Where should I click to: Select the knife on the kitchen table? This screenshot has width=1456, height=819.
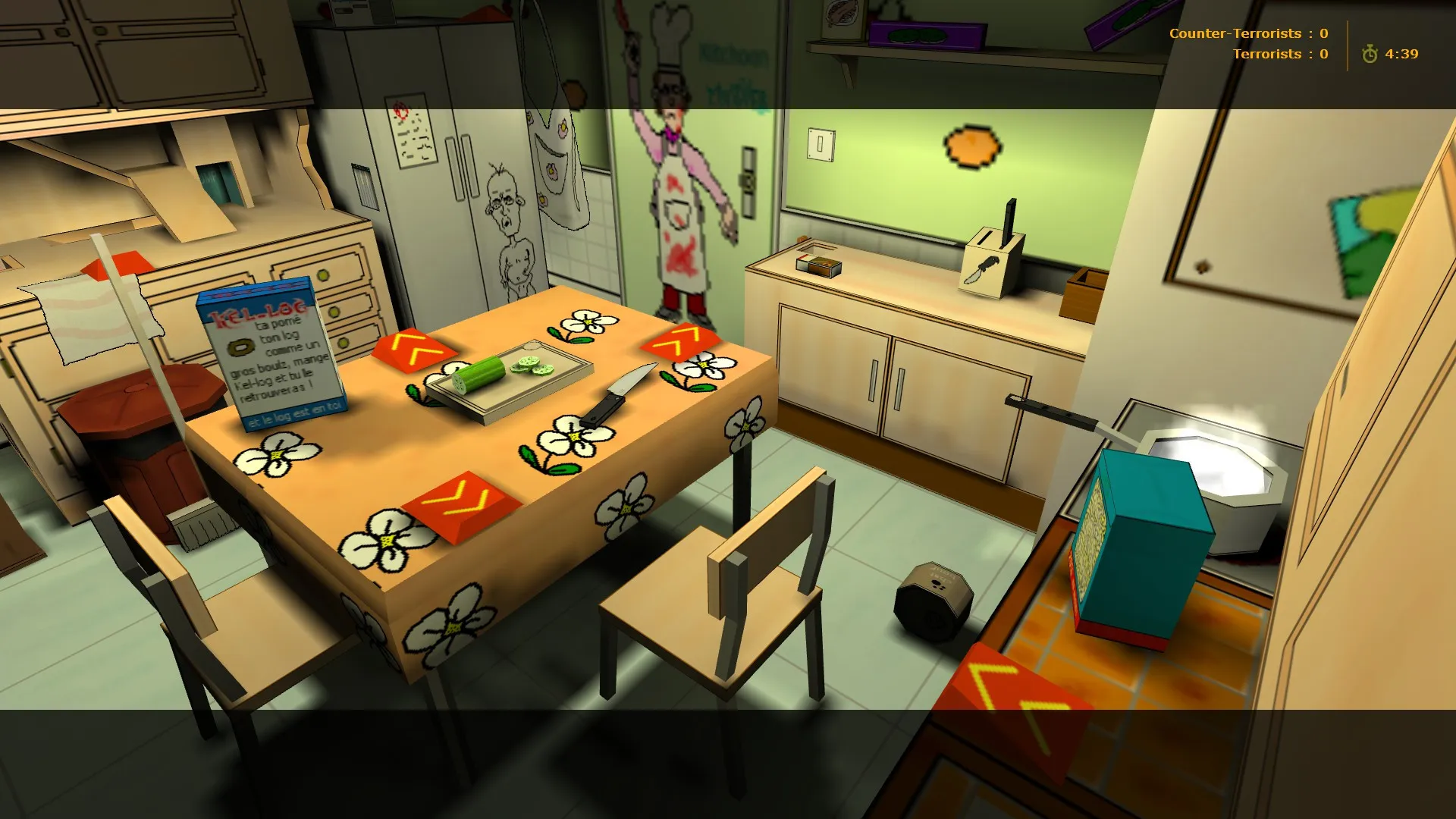tap(619, 394)
